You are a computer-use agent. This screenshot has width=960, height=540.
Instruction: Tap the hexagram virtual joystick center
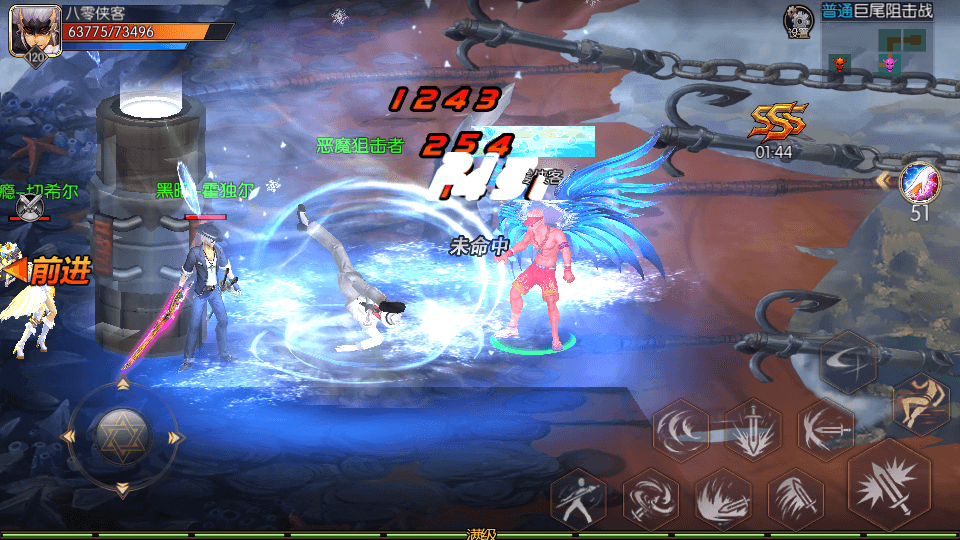click(123, 435)
